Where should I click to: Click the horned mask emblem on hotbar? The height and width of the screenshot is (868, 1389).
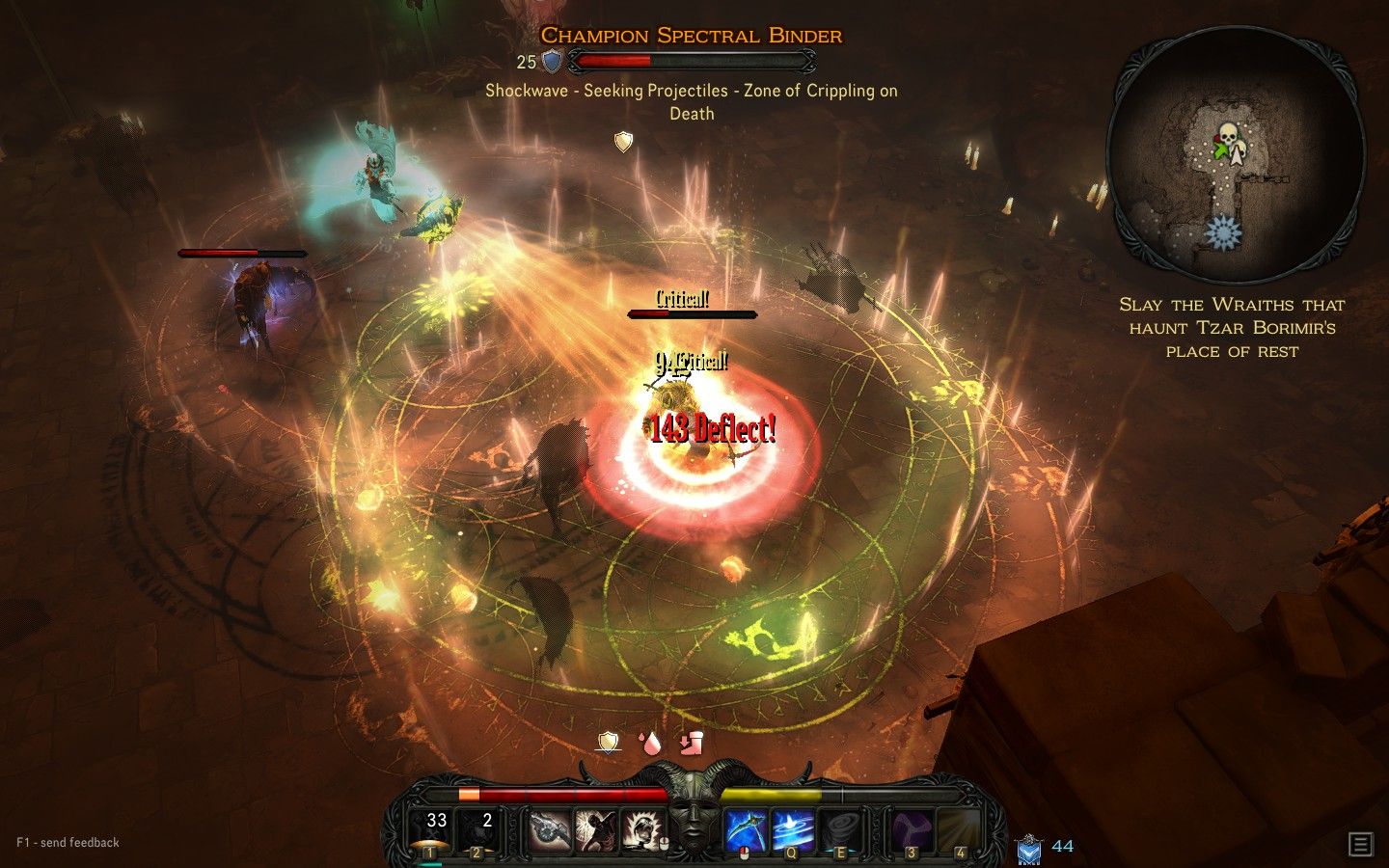click(x=694, y=820)
